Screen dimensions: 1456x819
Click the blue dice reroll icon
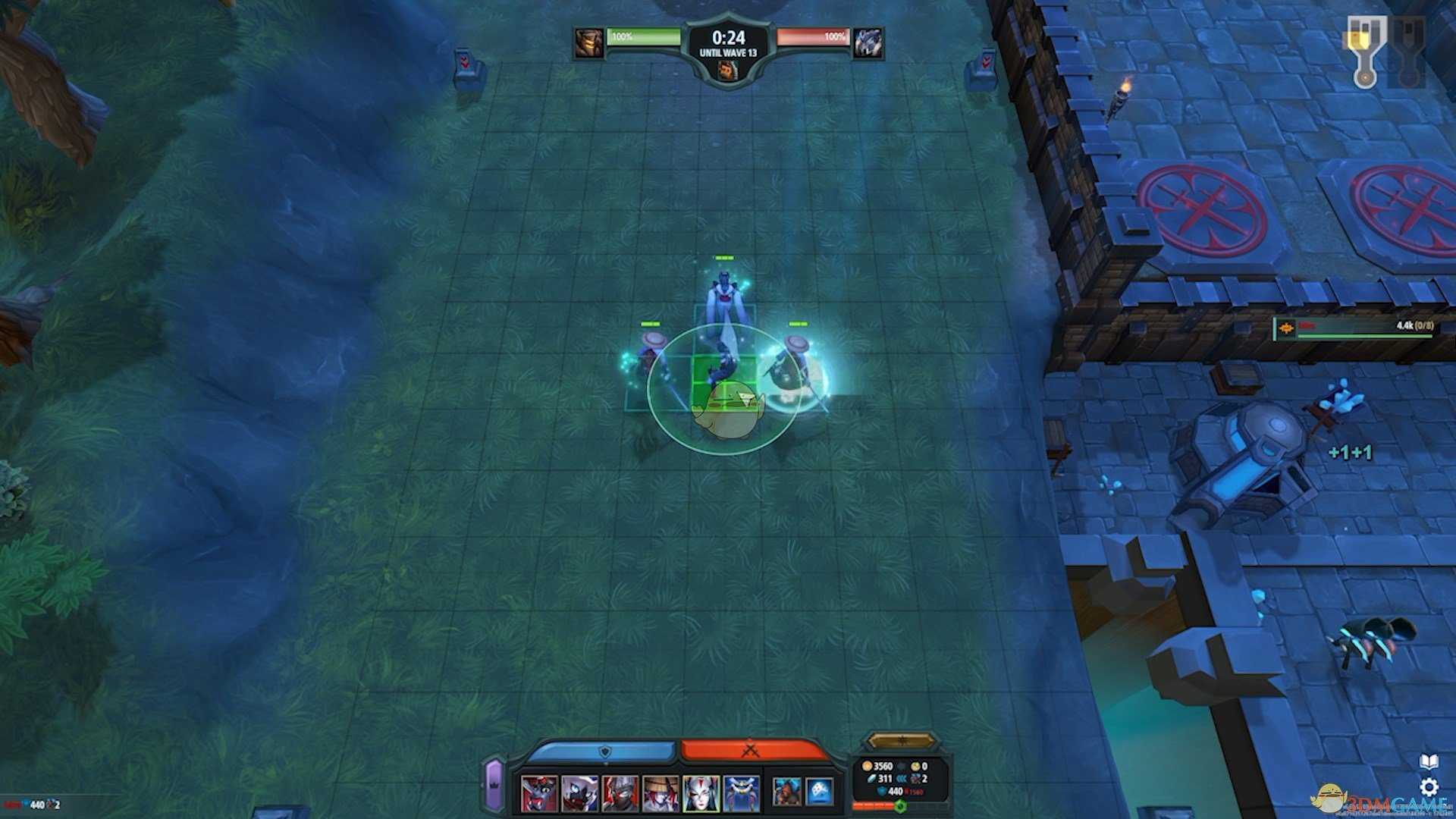(819, 792)
